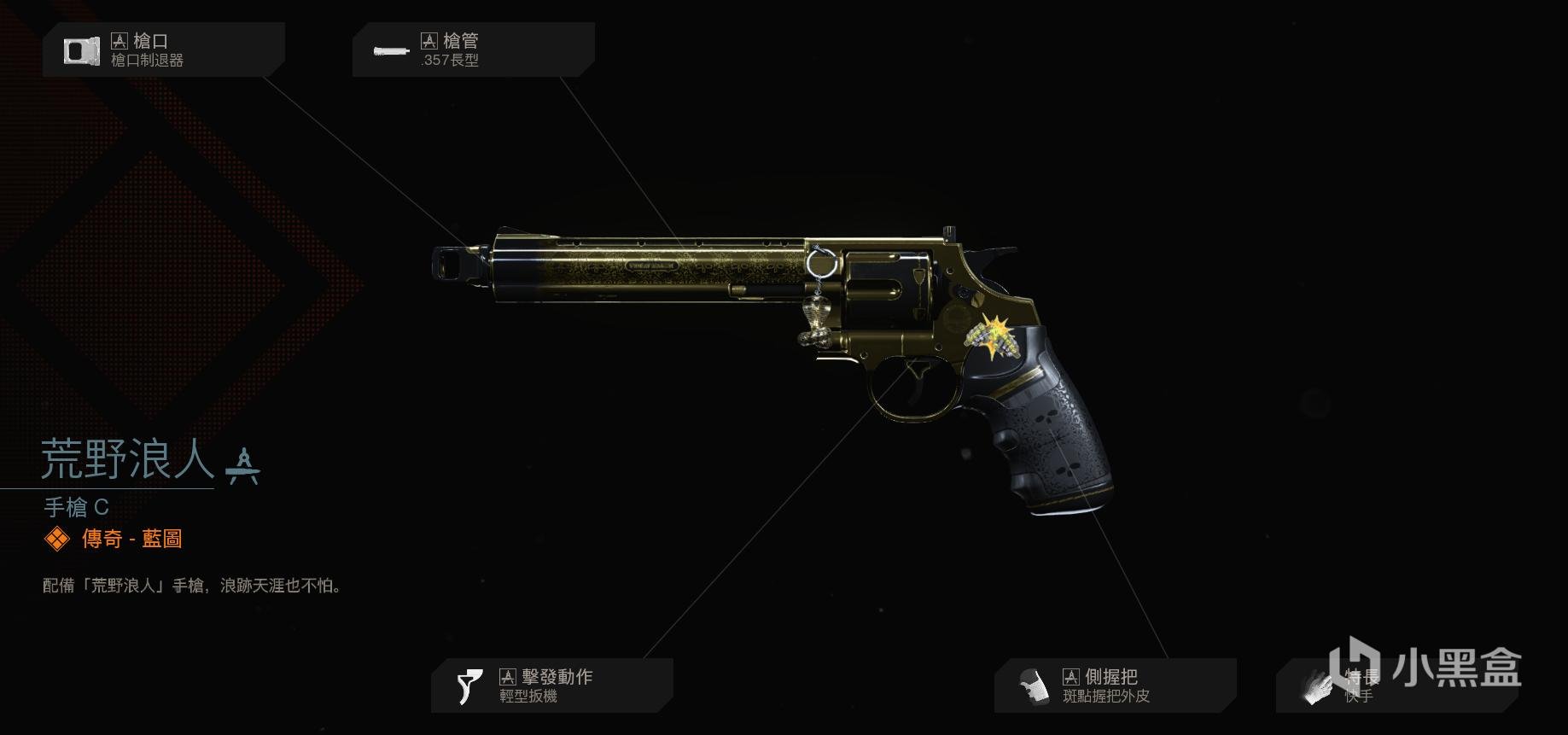
Task: Select the 槍口 muzzle attachment slot
Action: click(163, 50)
